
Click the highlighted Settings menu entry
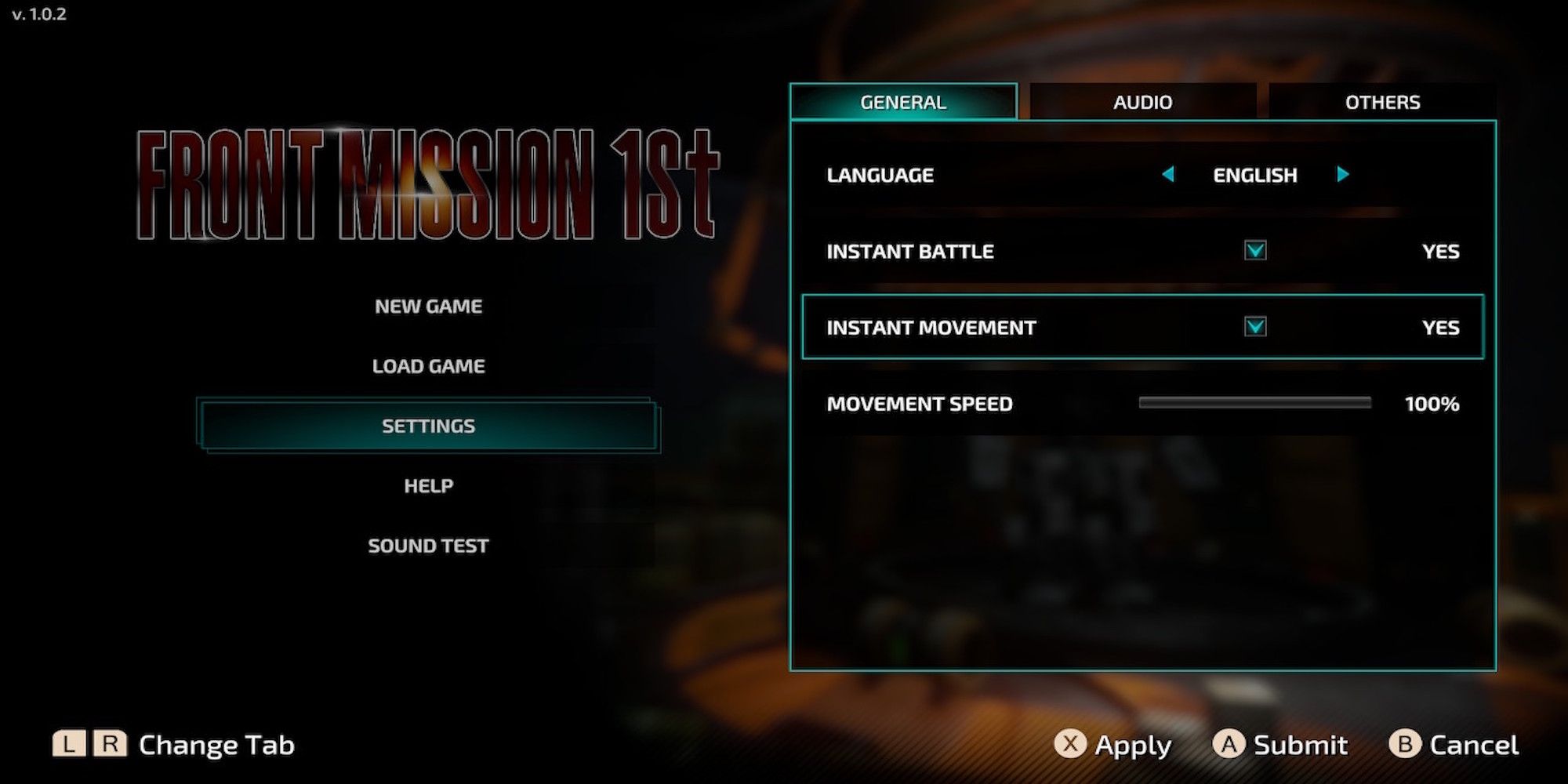coord(427,426)
